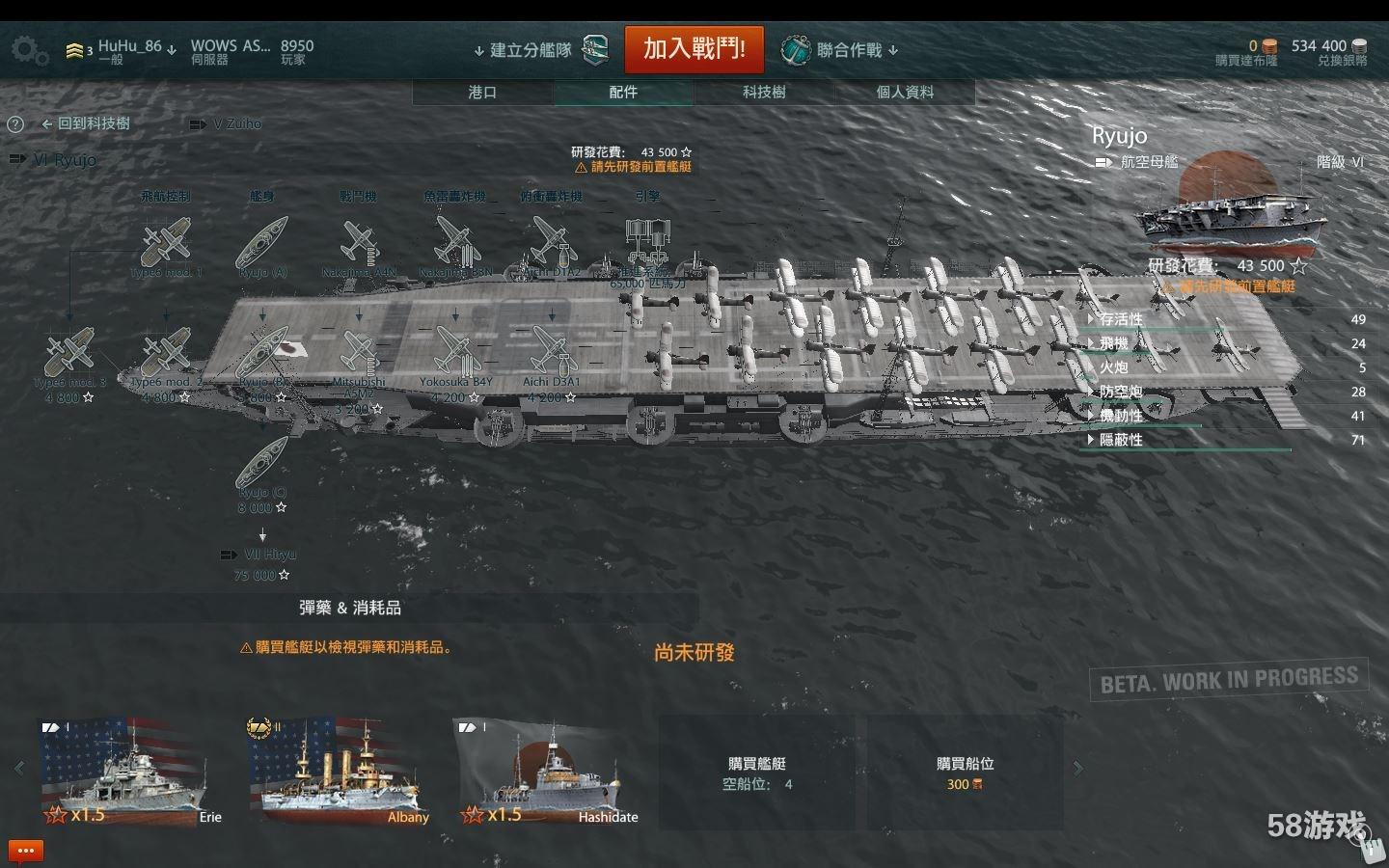Expand the 存活性 survivability stat row
Screen dimensions: 1389x868
tap(1120, 319)
